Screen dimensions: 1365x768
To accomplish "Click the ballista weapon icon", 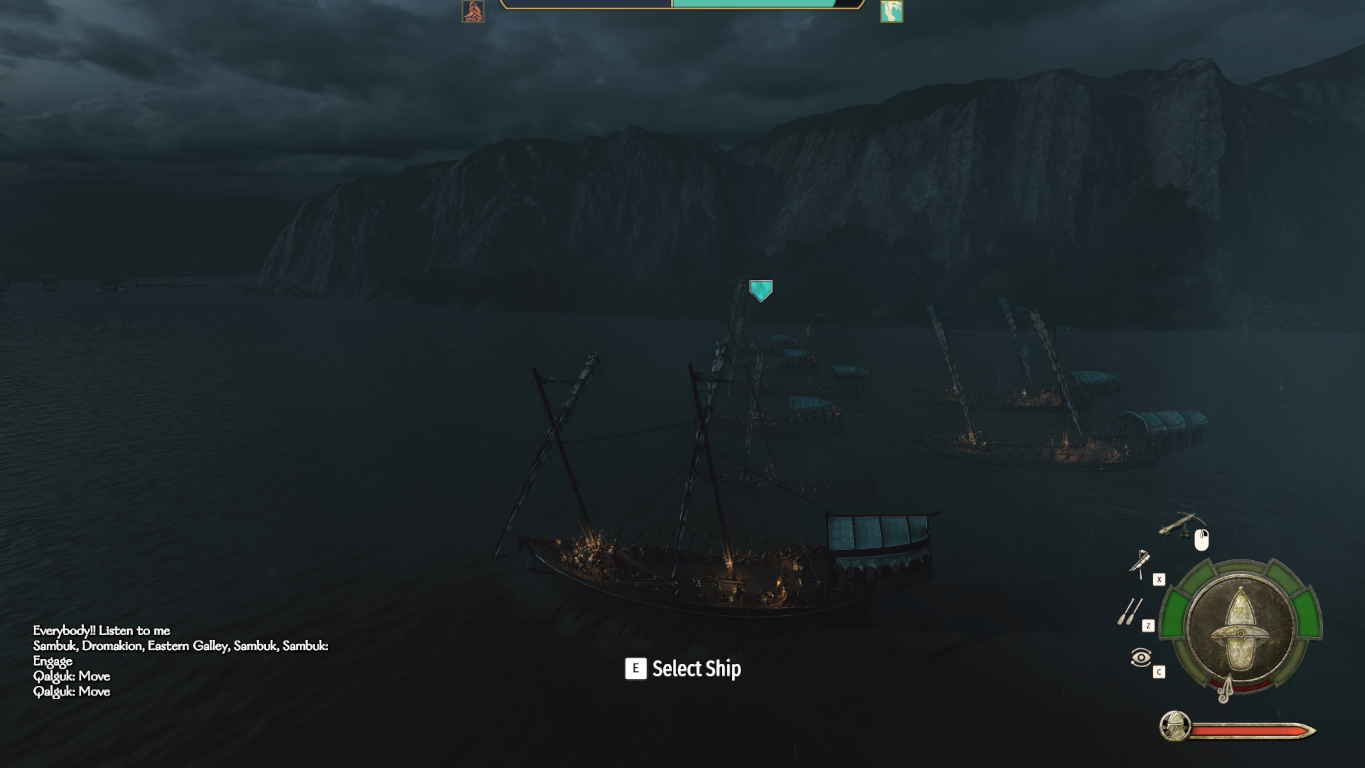I will click(1179, 524).
